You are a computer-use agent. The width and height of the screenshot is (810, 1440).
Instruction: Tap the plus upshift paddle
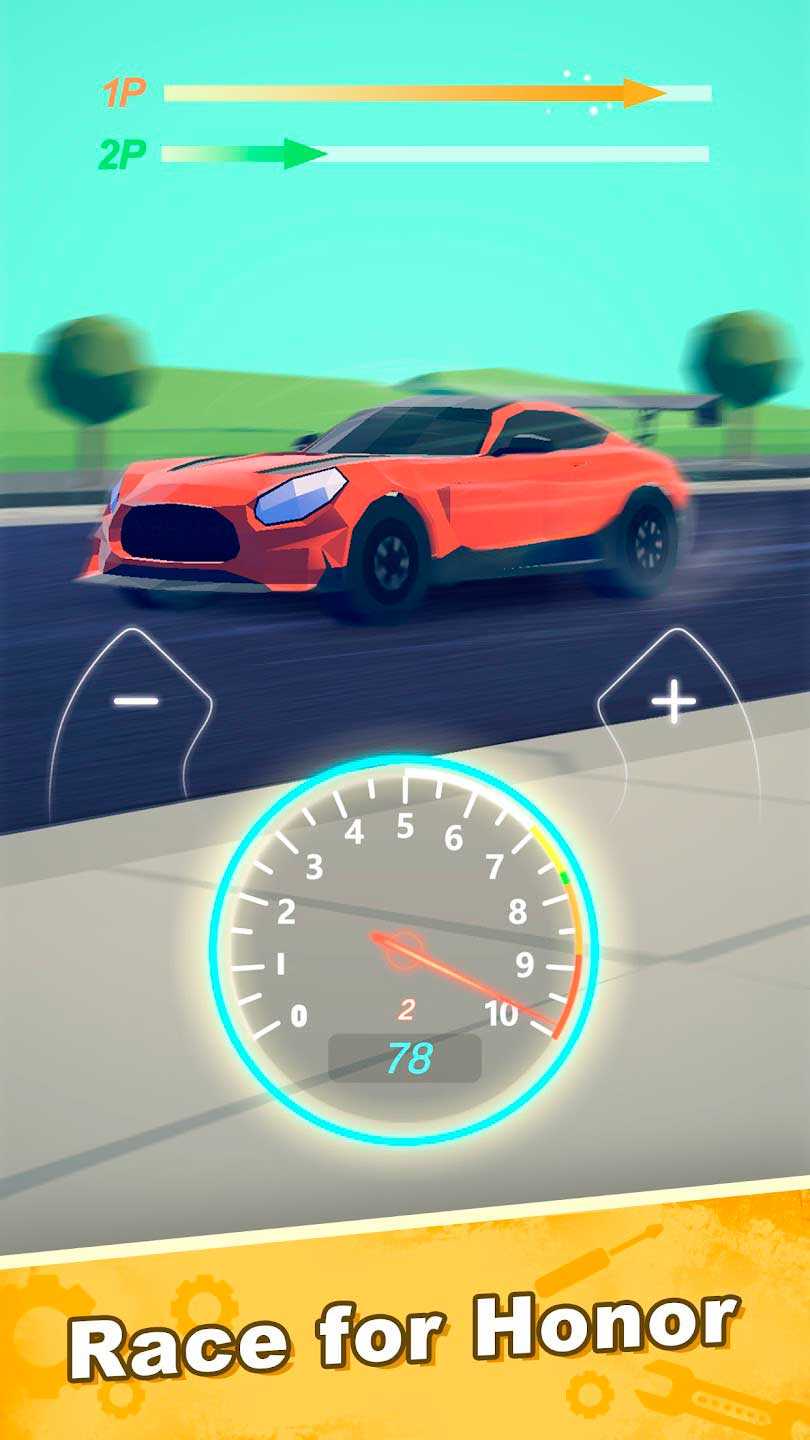click(x=673, y=705)
